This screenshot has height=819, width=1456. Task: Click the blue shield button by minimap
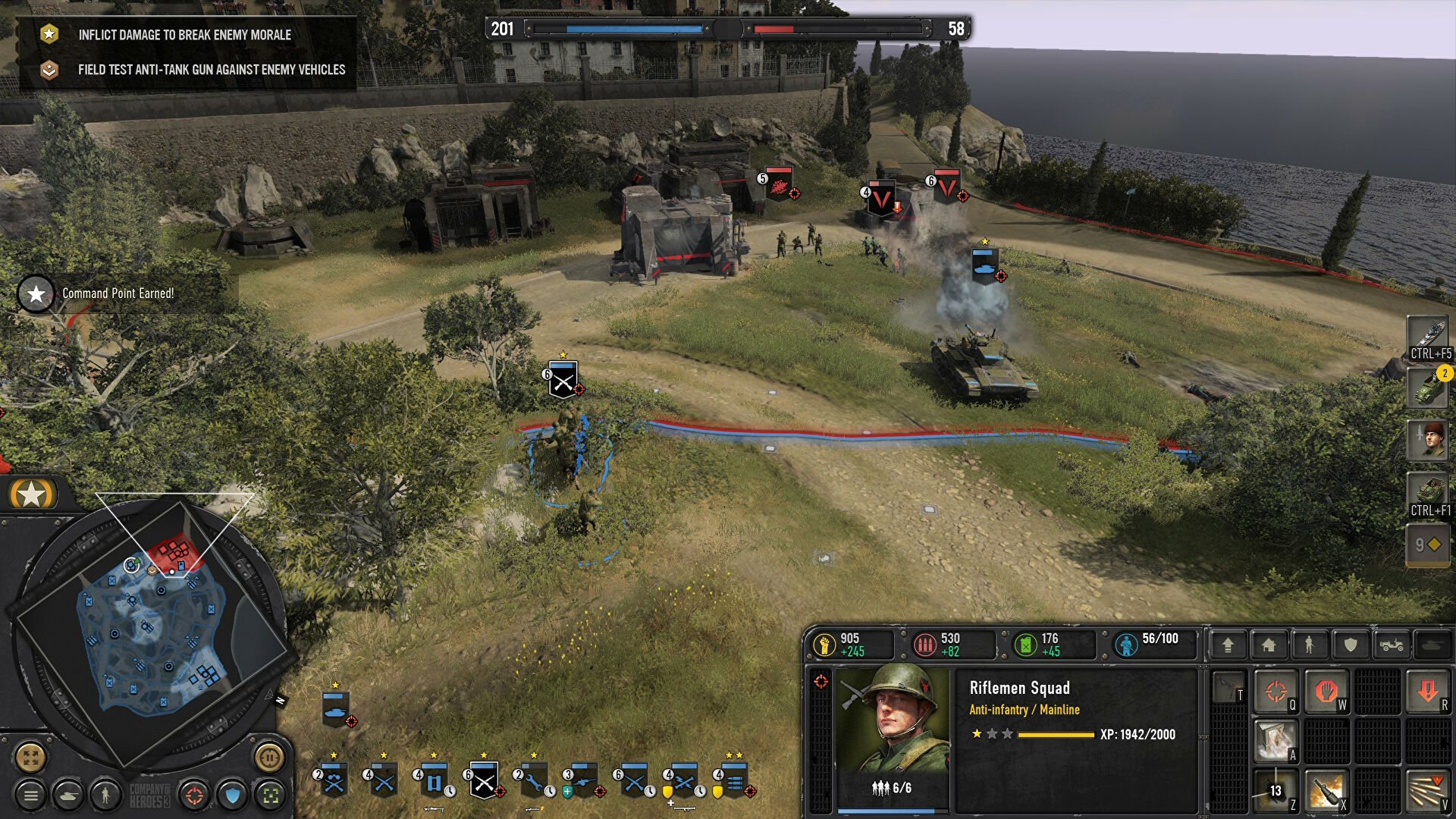pyautogui.click(x=232, y=795)
